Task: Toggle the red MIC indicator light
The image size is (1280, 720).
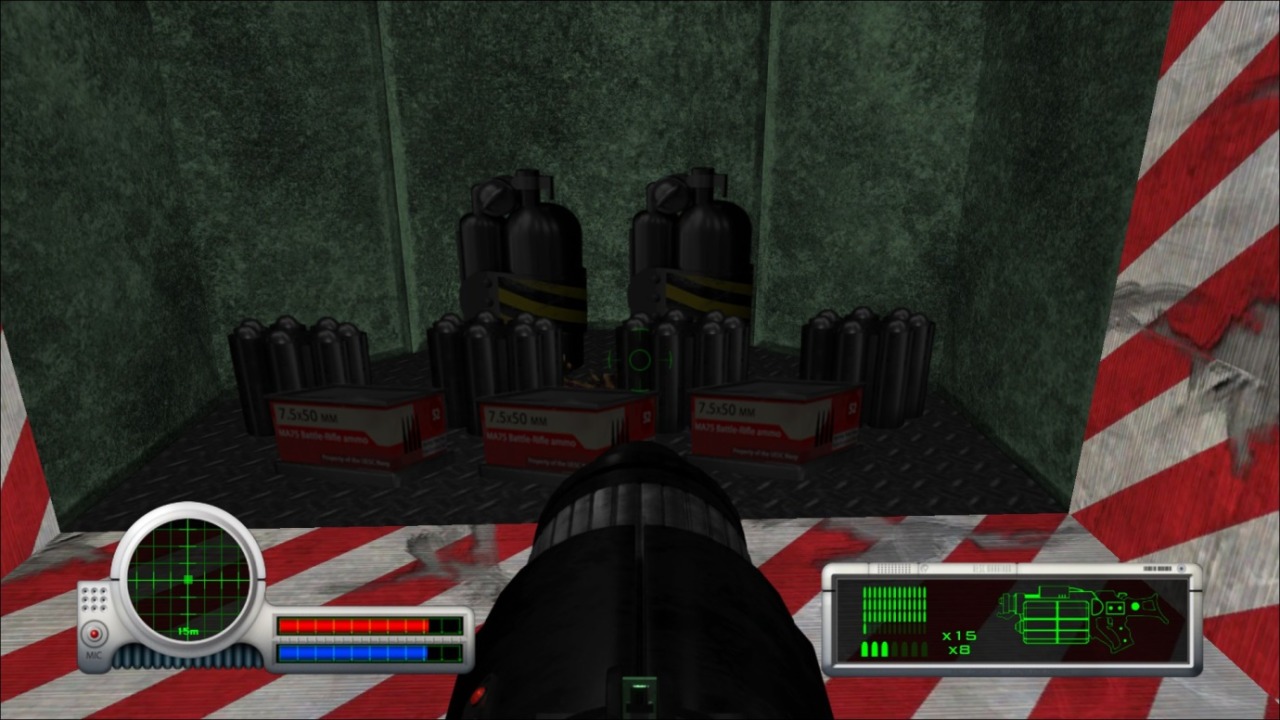Action: tap(95, 634)
